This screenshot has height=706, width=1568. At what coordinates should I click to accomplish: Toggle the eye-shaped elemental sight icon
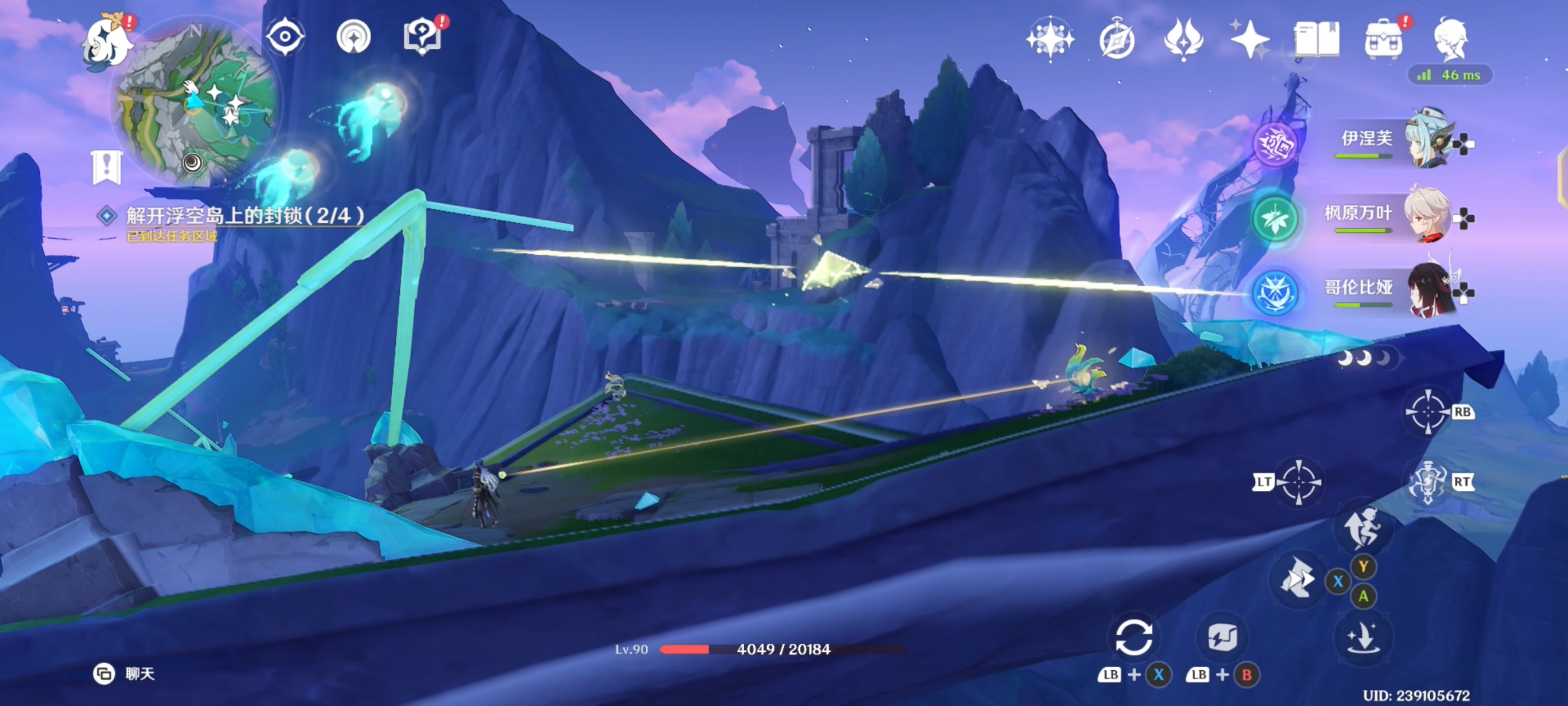click(285, 36)
